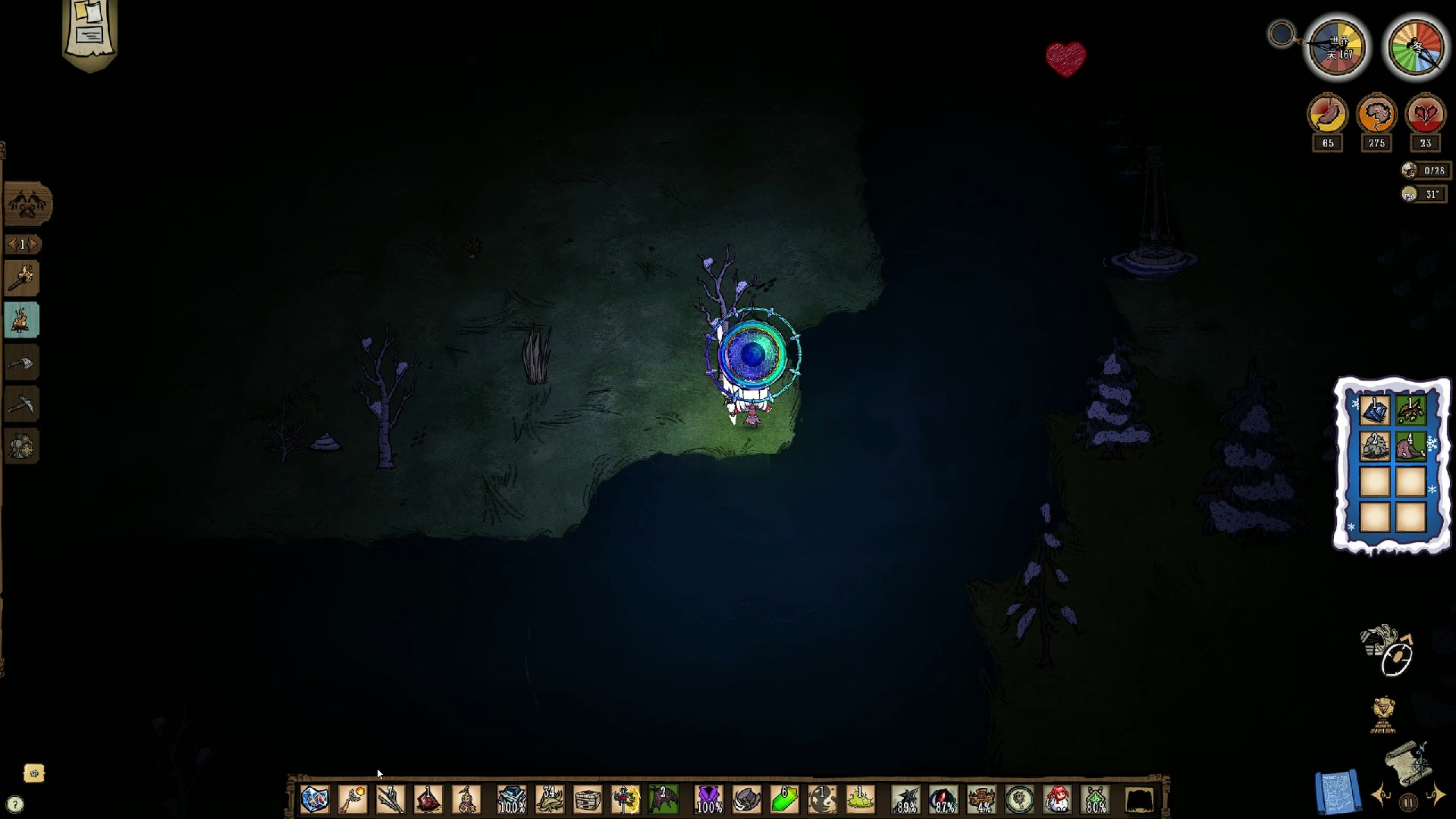1456x819 pixels.
Task: Select the campfire crafting recipe
Action: click(x=22, y=321)
